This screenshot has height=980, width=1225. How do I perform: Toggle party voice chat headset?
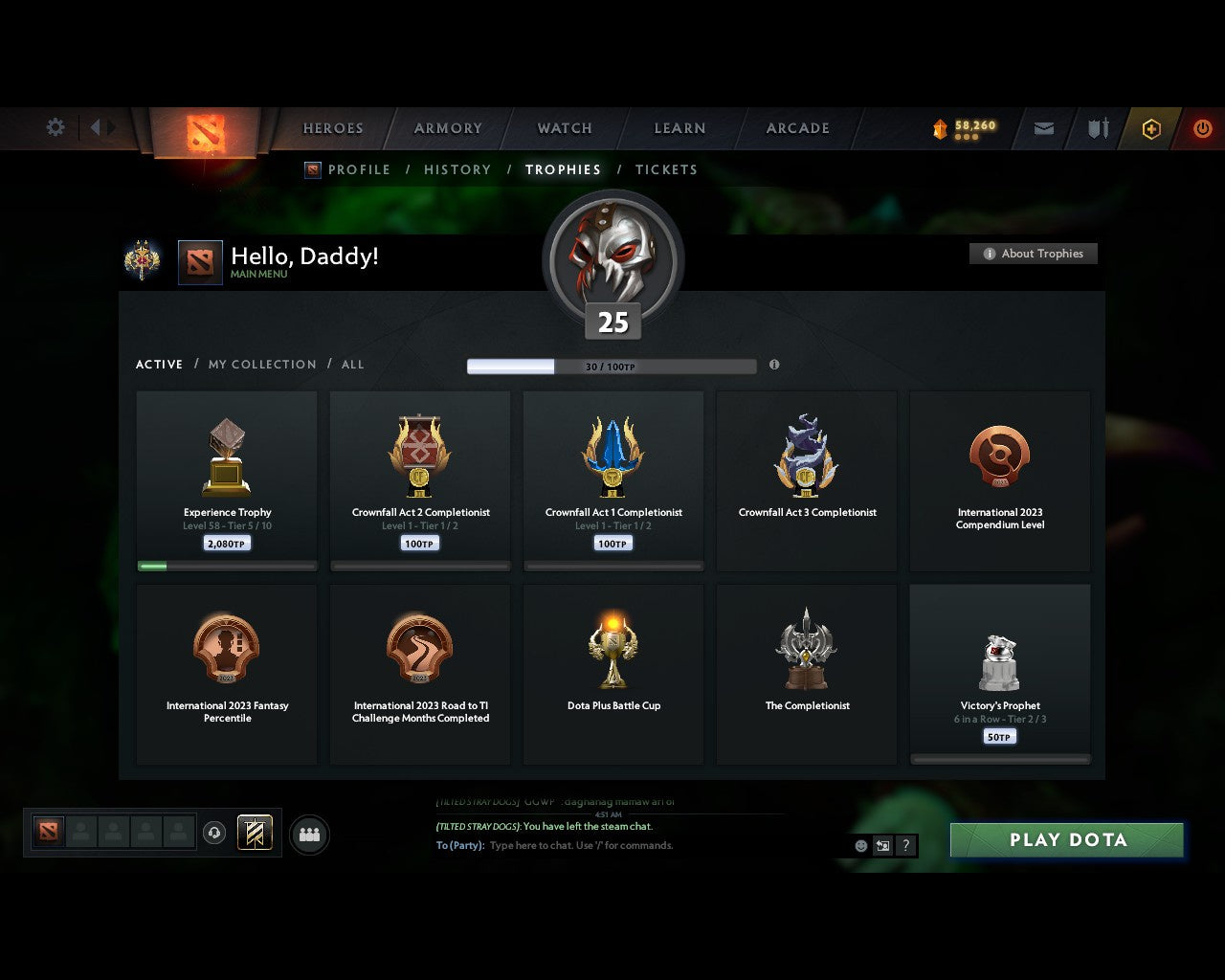(214, 833)
